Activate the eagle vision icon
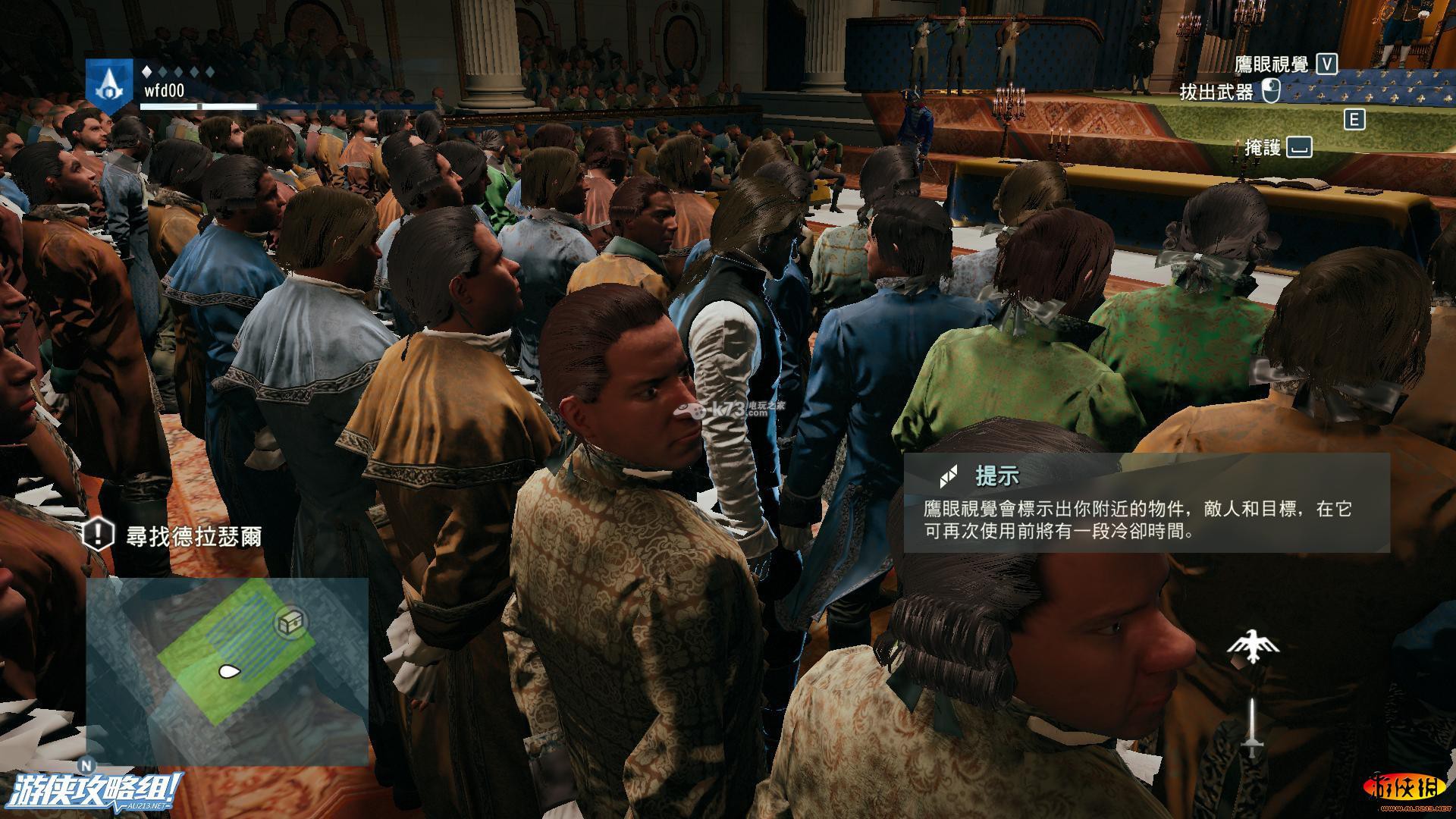 pos(1253,647)
